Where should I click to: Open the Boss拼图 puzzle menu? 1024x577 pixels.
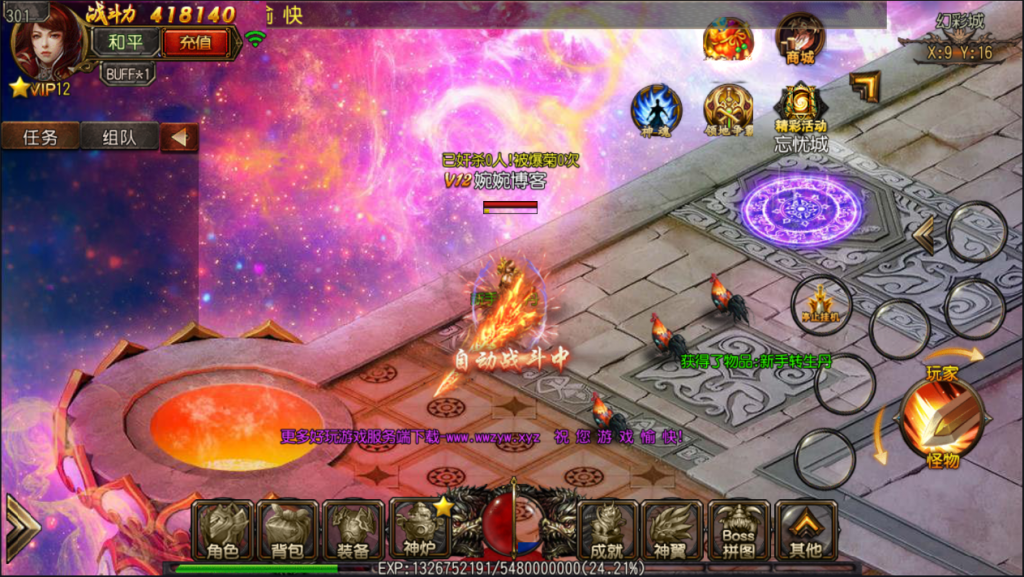click(x=738, y=531)
